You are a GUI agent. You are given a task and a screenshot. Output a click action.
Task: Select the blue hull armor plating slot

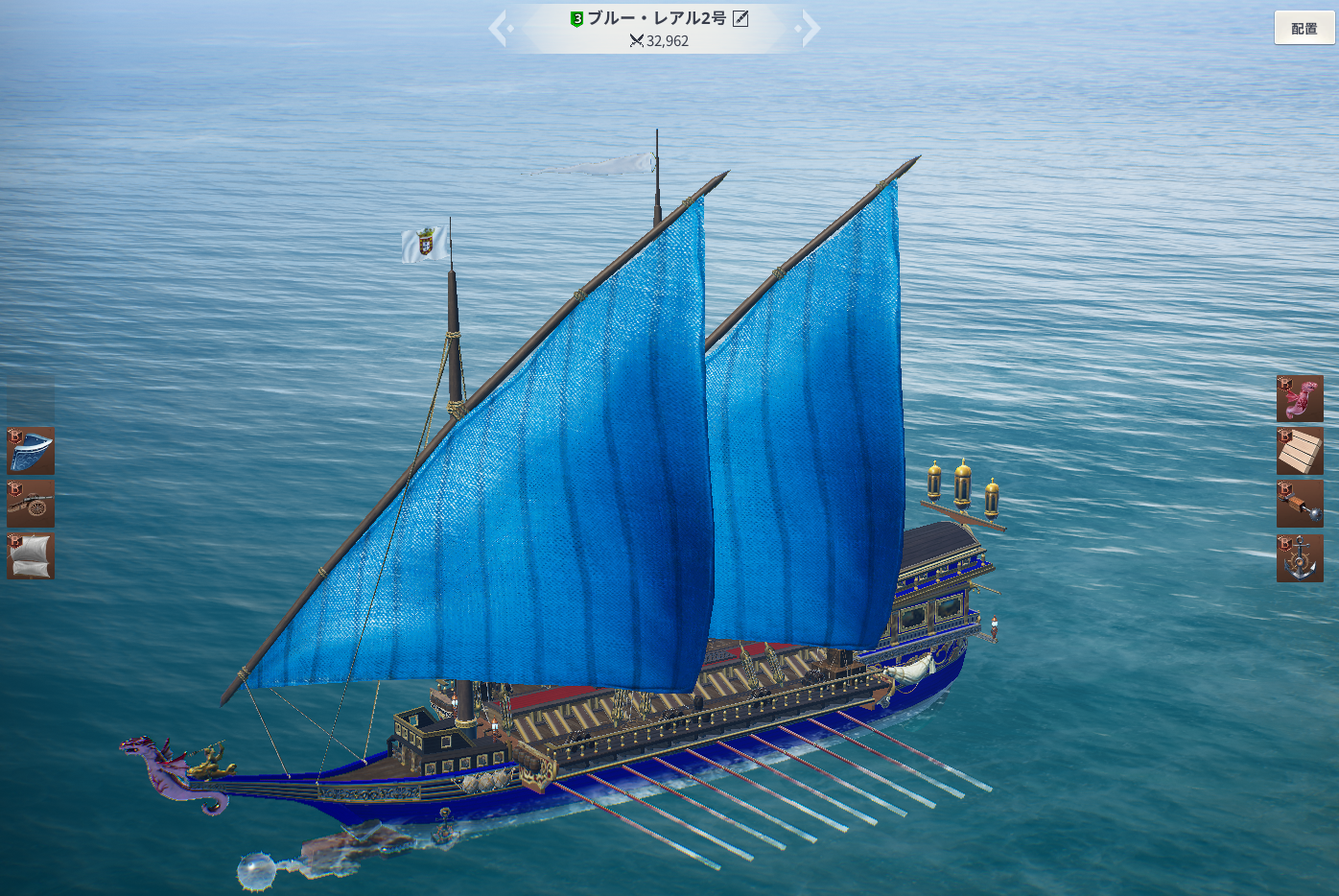[31, 451]
